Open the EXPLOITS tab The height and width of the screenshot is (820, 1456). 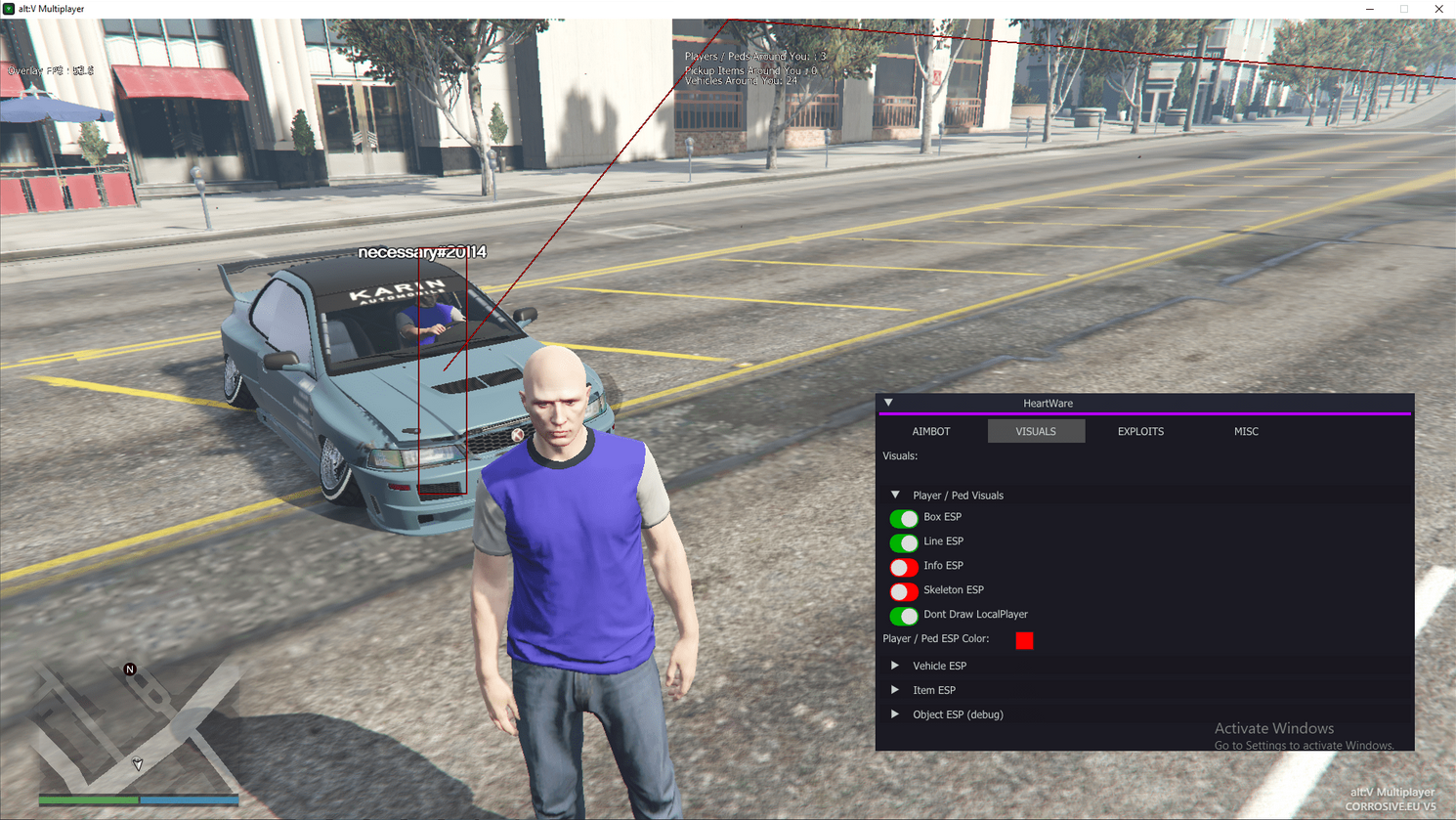[x=1140, y=431]
